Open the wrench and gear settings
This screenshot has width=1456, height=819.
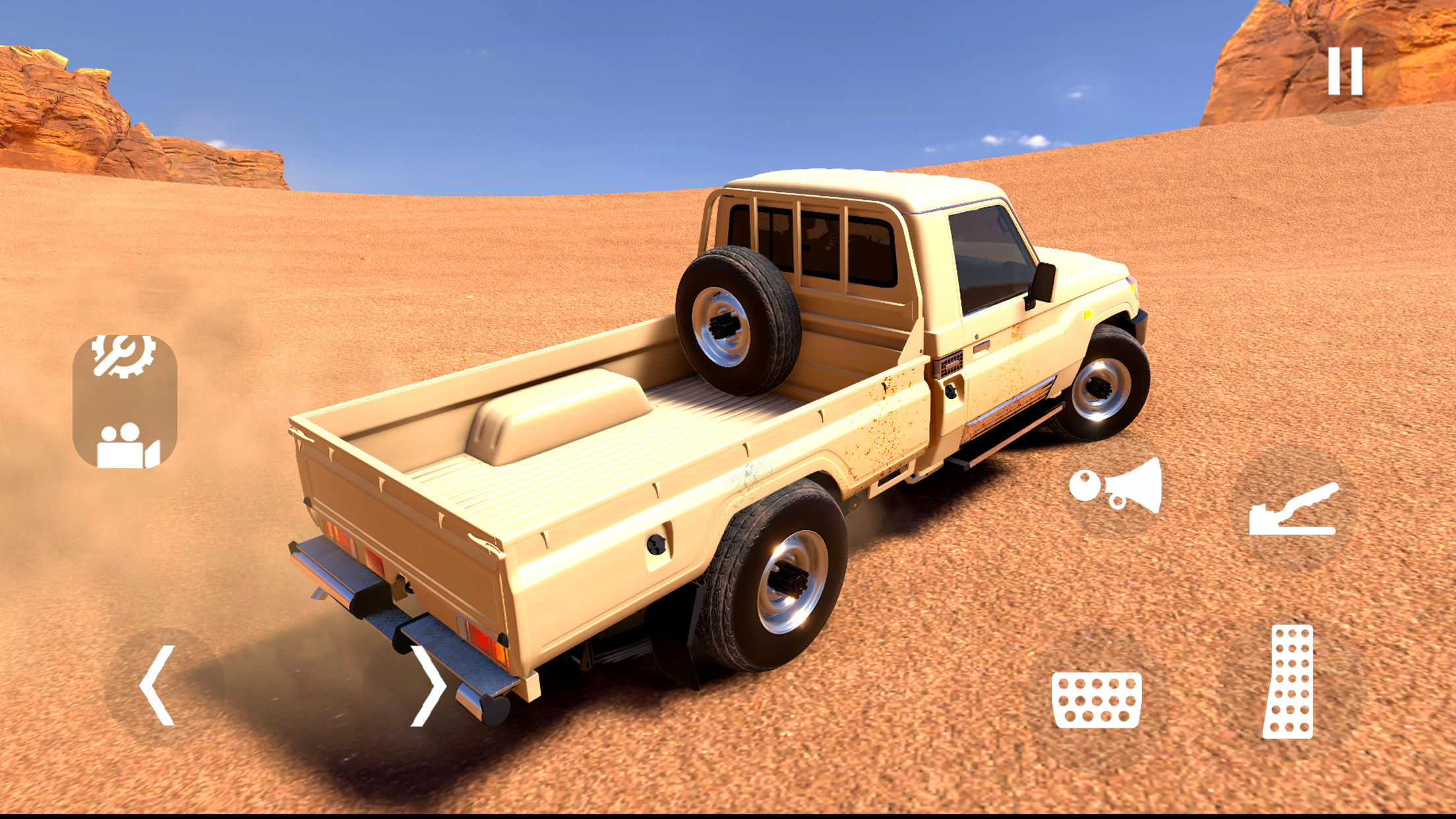124,356
